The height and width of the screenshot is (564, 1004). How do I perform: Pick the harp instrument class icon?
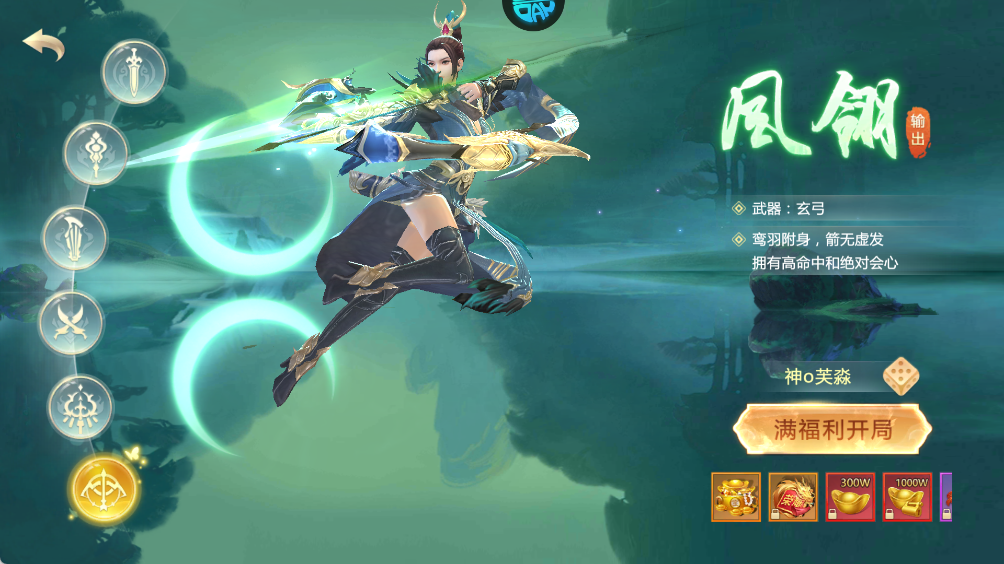click(74, 238)
